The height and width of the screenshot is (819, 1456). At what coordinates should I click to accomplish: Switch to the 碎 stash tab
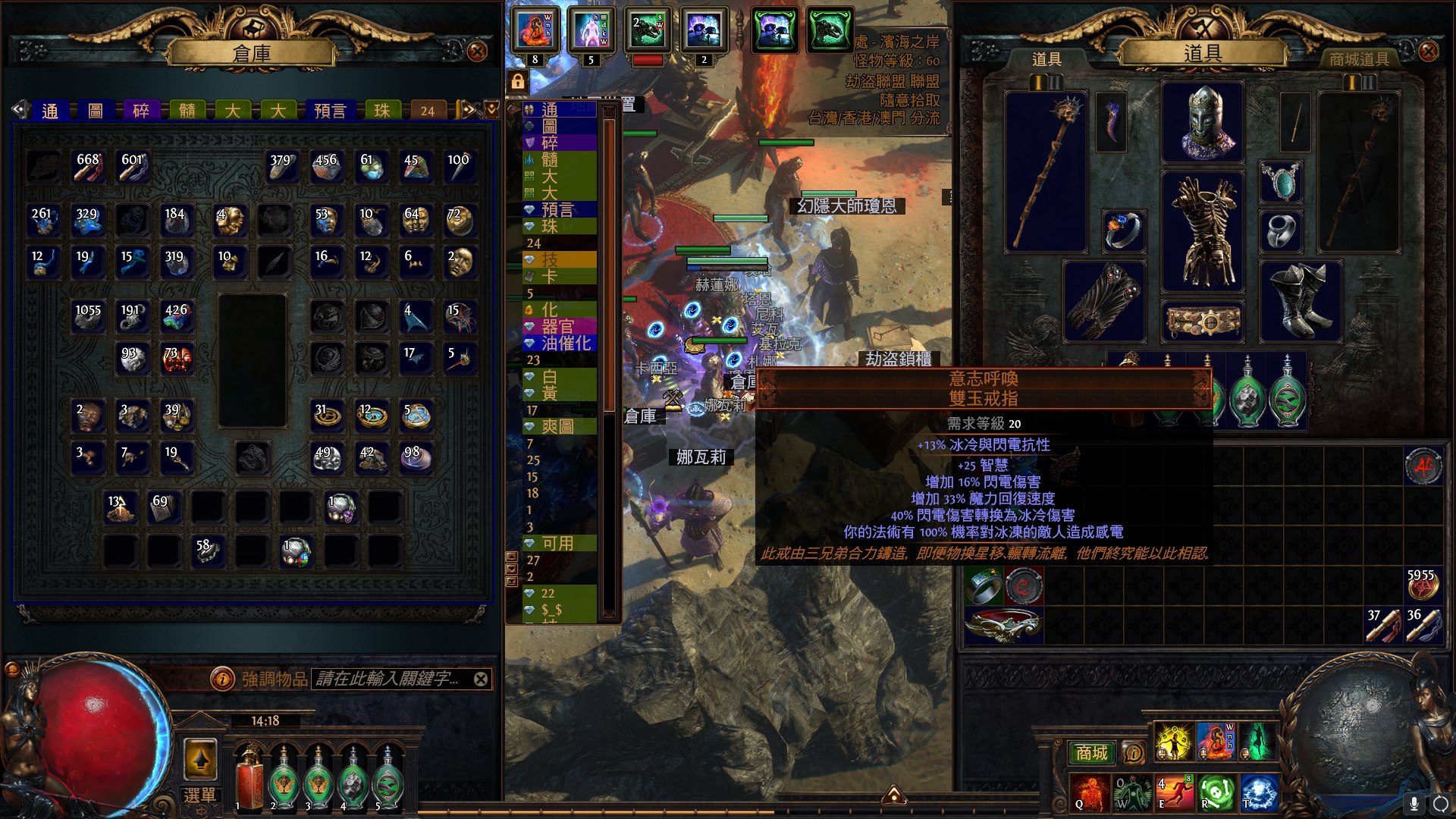[x=141, y=111]
